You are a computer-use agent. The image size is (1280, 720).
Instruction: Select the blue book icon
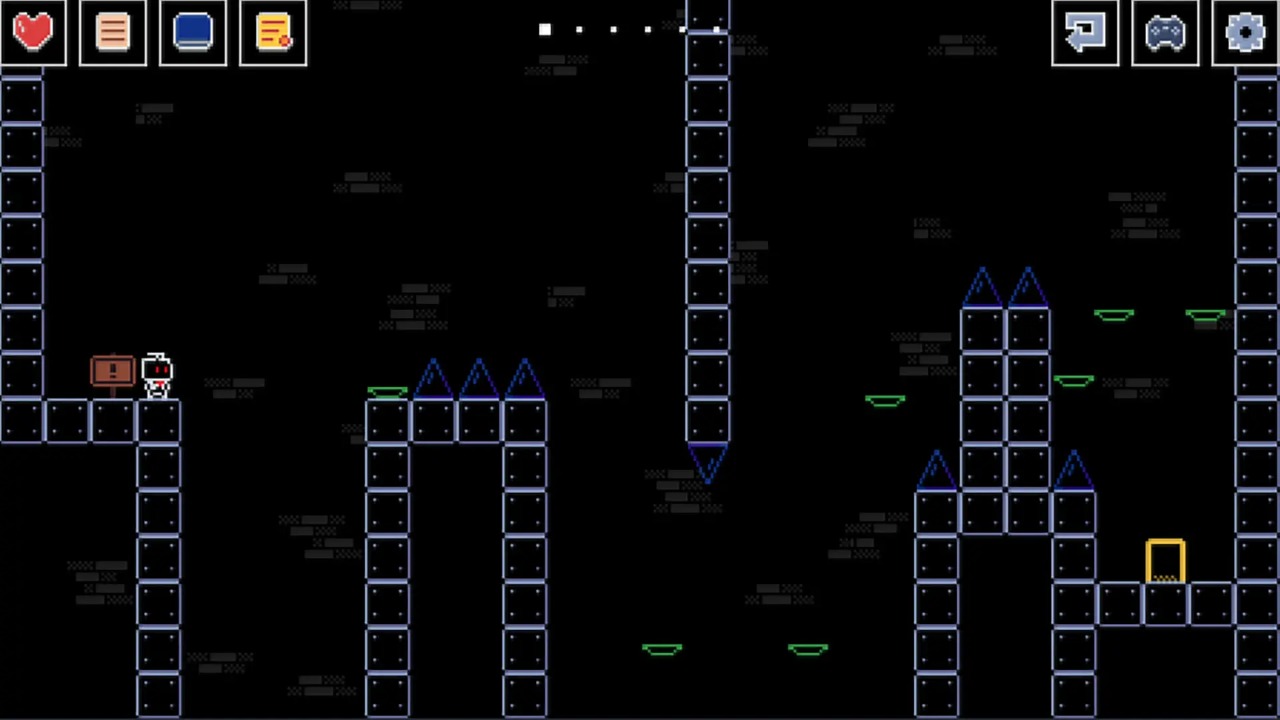pos(193,32)
